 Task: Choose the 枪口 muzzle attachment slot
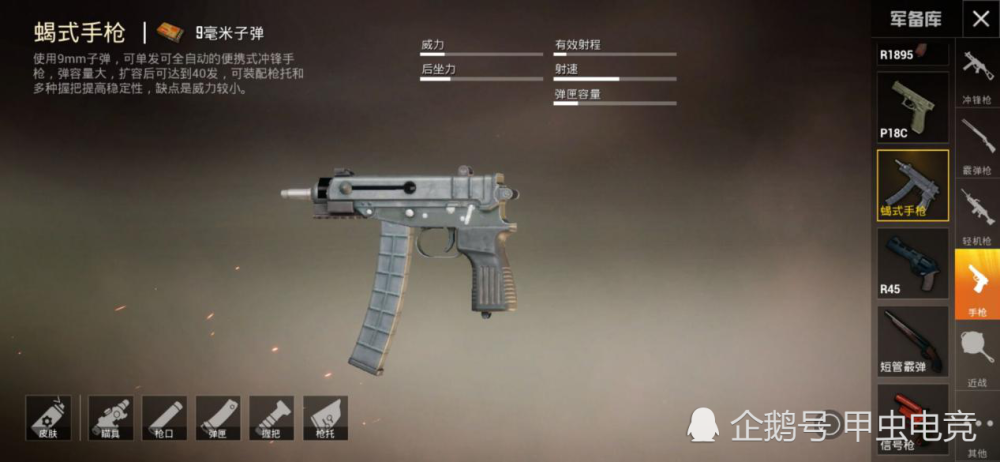(164, 417)
